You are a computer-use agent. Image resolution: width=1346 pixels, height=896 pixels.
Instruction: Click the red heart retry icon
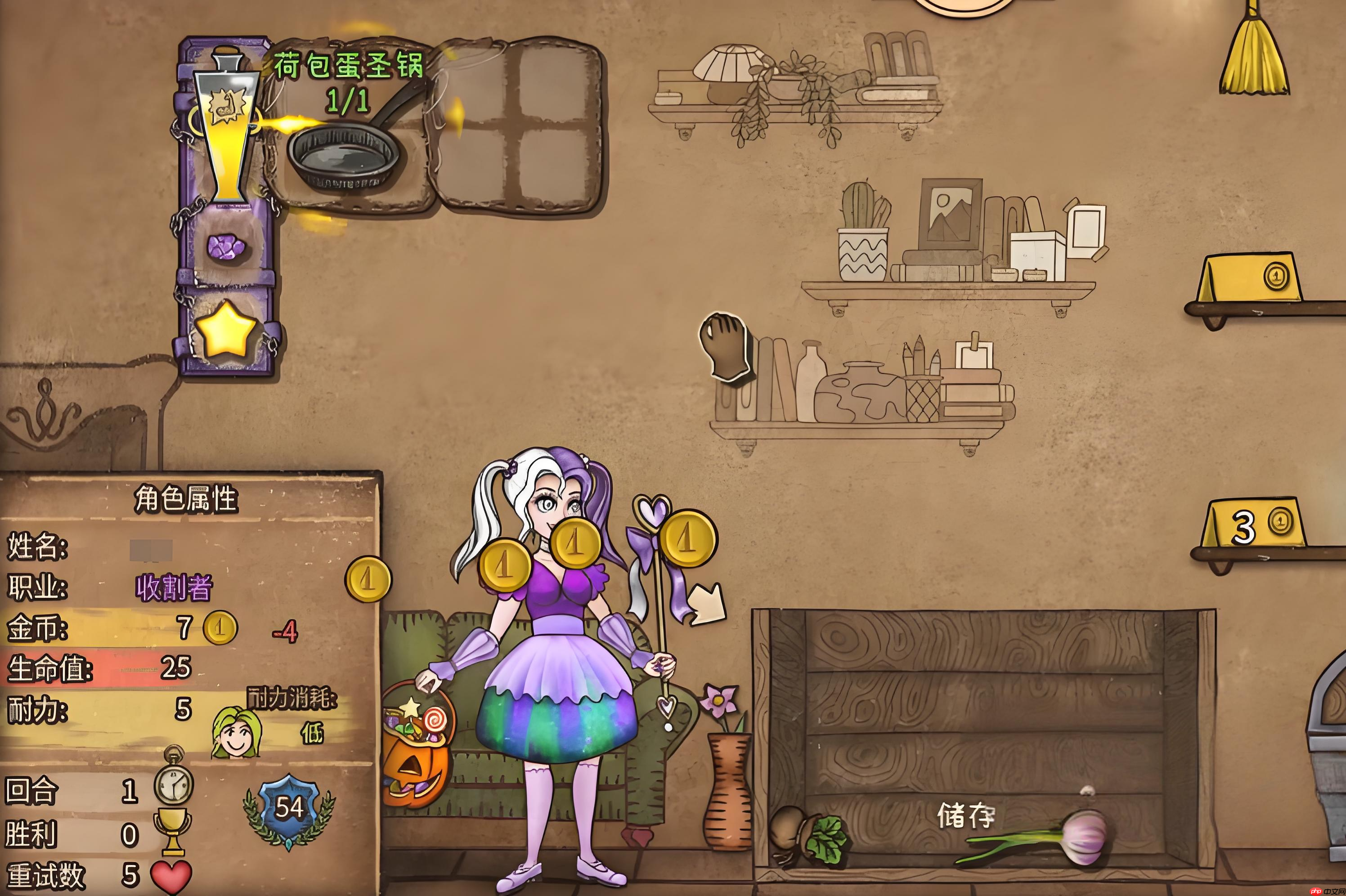pos(171,875)
